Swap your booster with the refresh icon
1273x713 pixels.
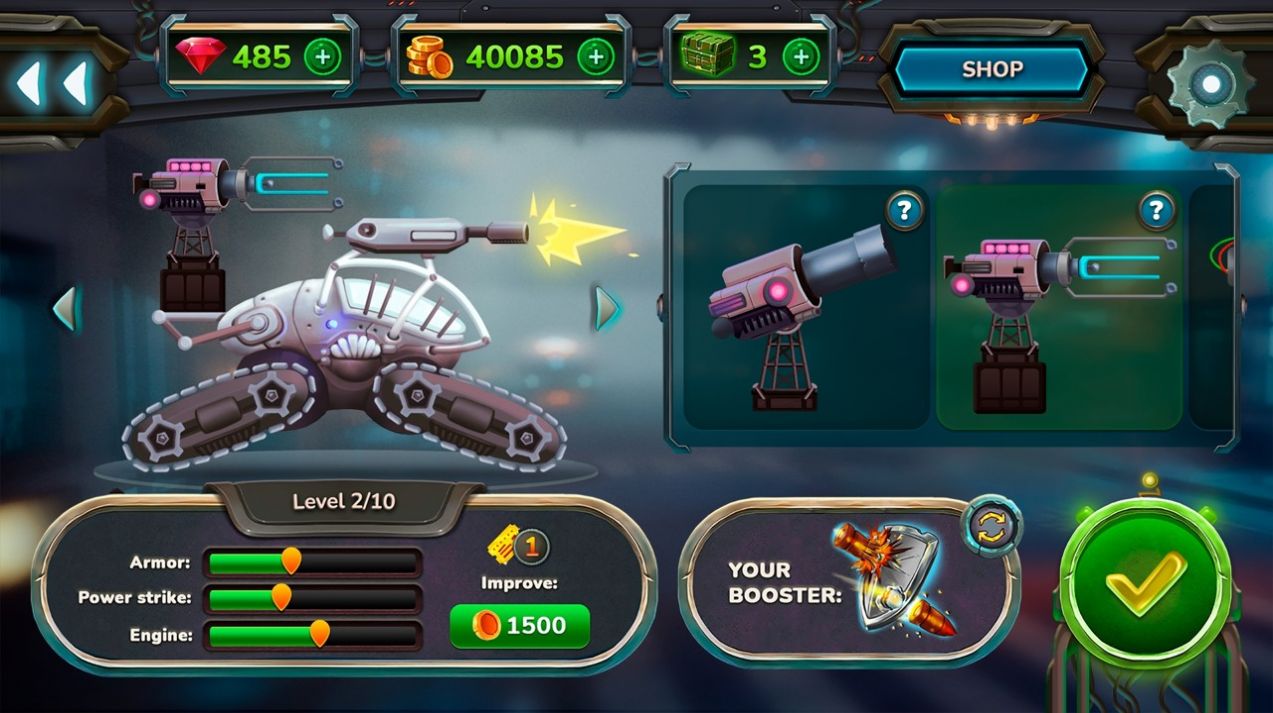(x=992, y=526)
